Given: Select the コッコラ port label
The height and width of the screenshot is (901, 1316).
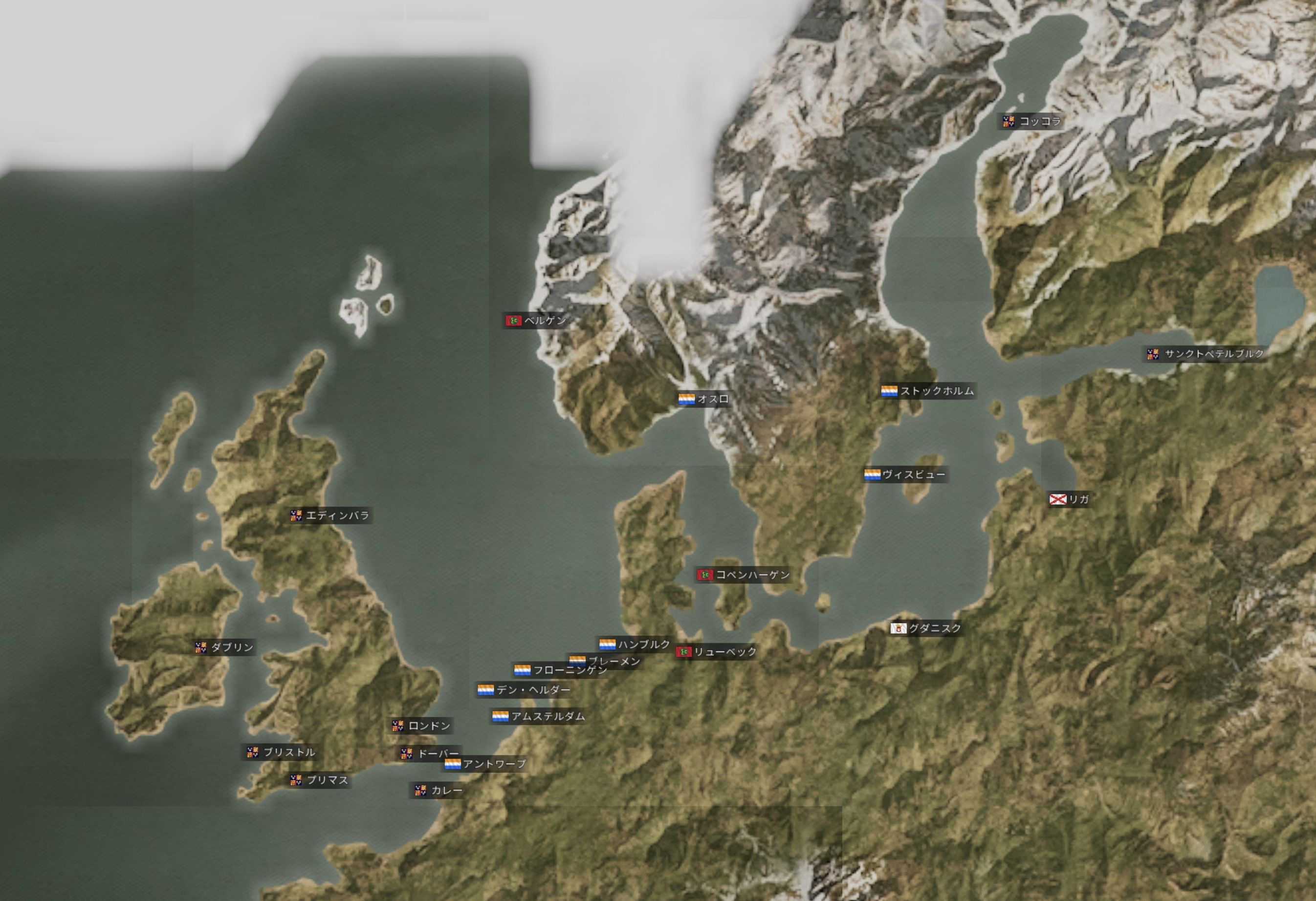Looking at the screenshot, I should click(x=1031, y=121).
